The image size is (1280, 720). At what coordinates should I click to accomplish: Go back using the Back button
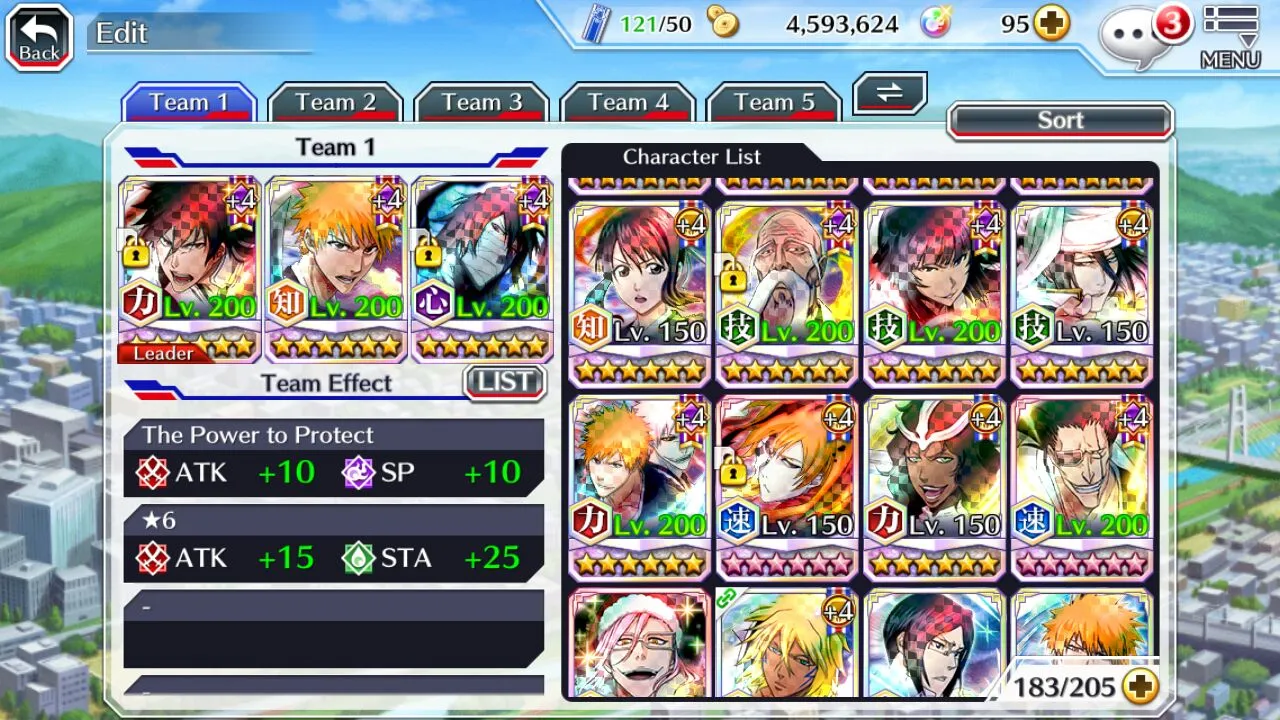40,38
